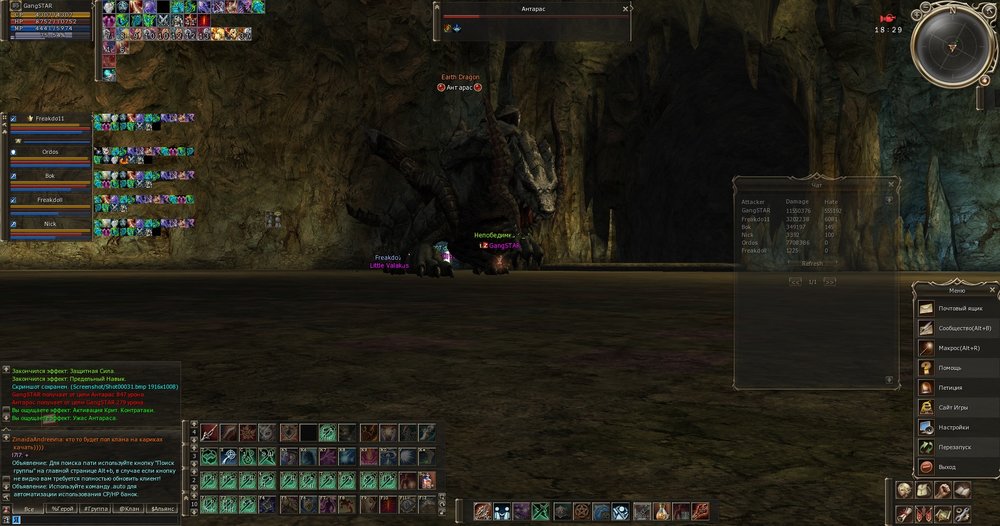Select party member Bok

point(50,176)
